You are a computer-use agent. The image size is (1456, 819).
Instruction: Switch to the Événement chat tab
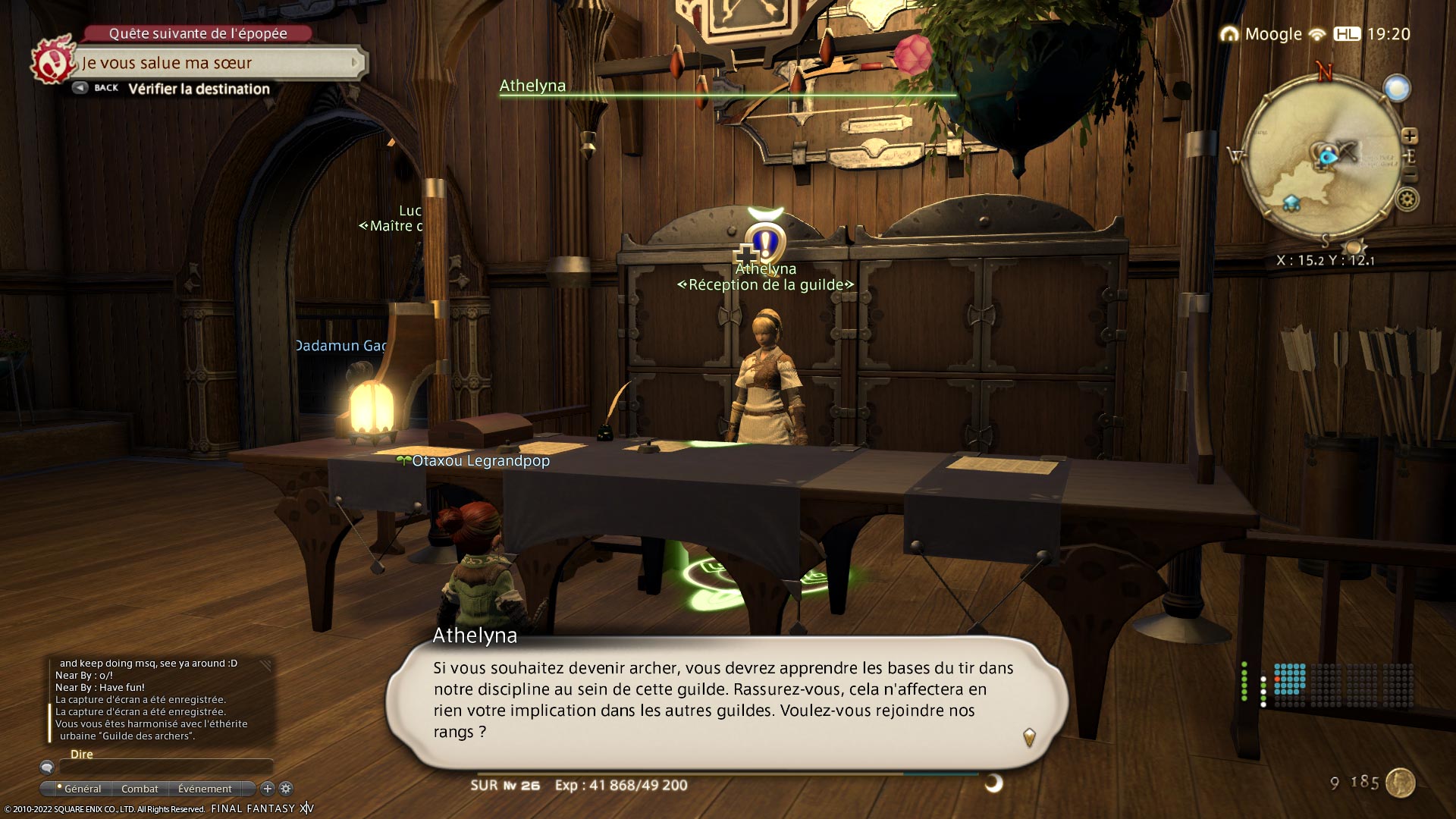pyautogui.click(x=205, y=789)
